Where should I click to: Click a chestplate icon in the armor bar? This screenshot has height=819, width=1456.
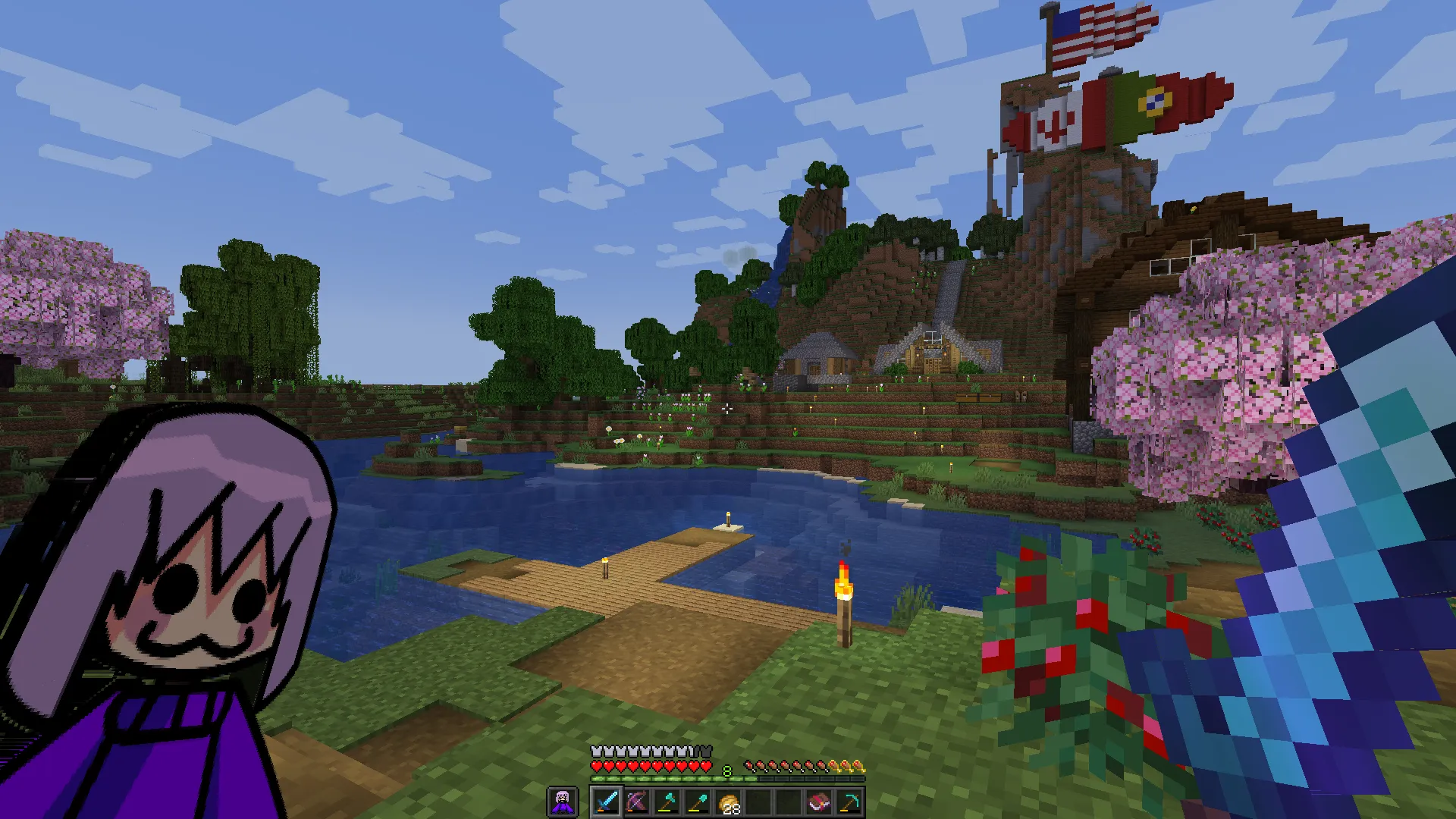click(597, 751)
